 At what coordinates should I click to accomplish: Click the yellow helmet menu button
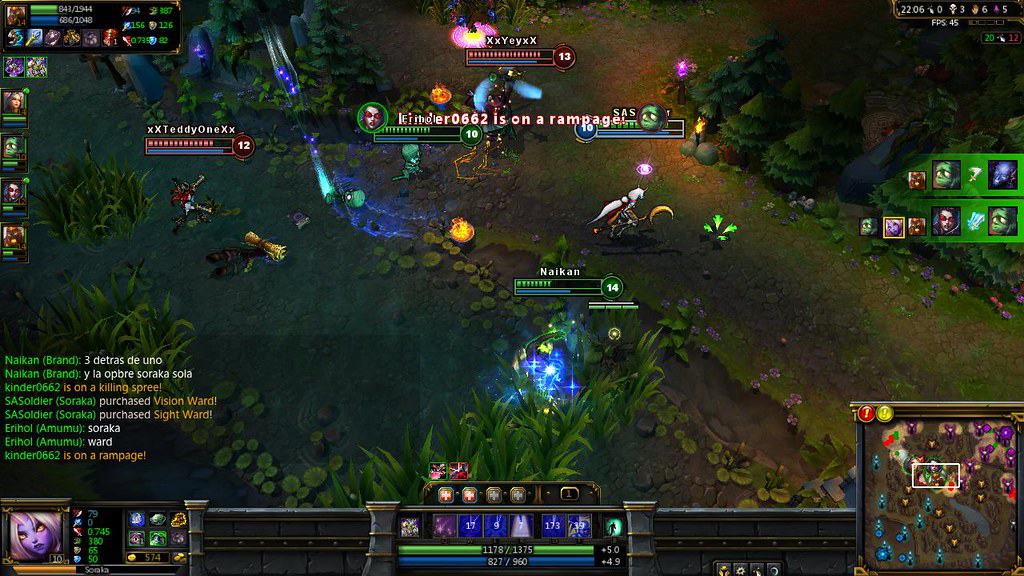tap(723, 569)
